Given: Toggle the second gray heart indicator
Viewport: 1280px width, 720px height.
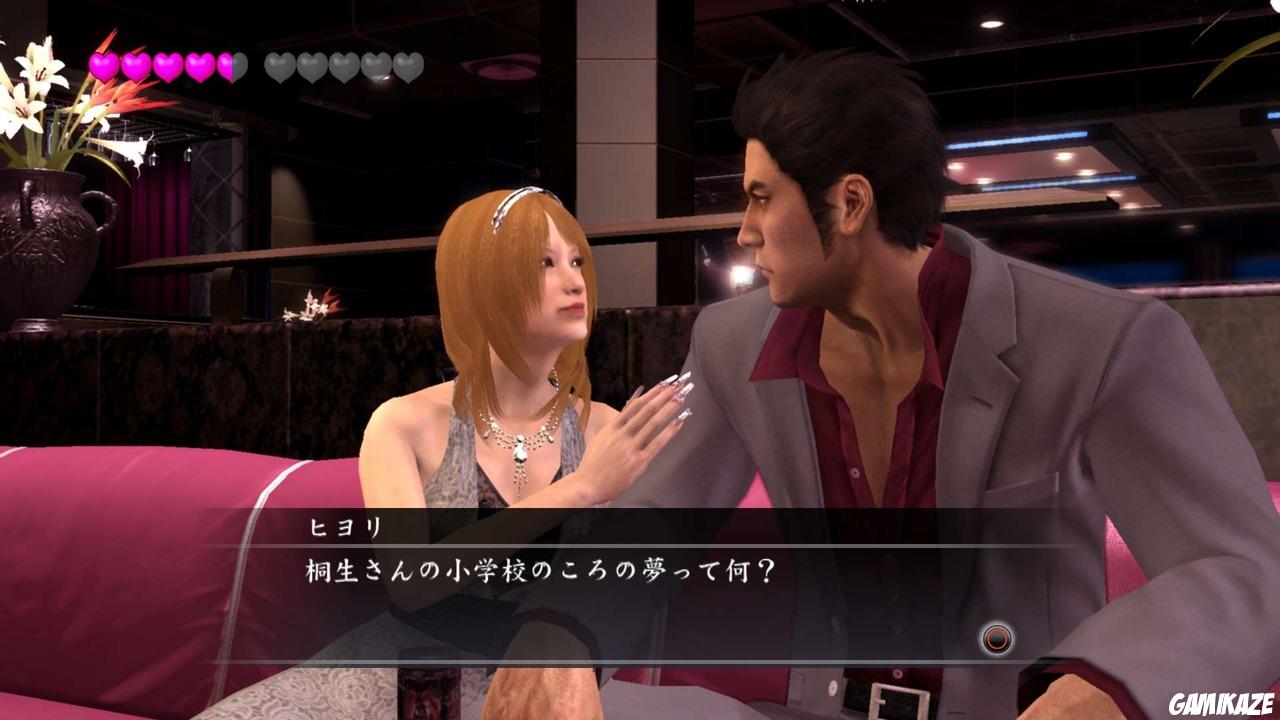Looking at the screenshot, I should coord(310,65).
